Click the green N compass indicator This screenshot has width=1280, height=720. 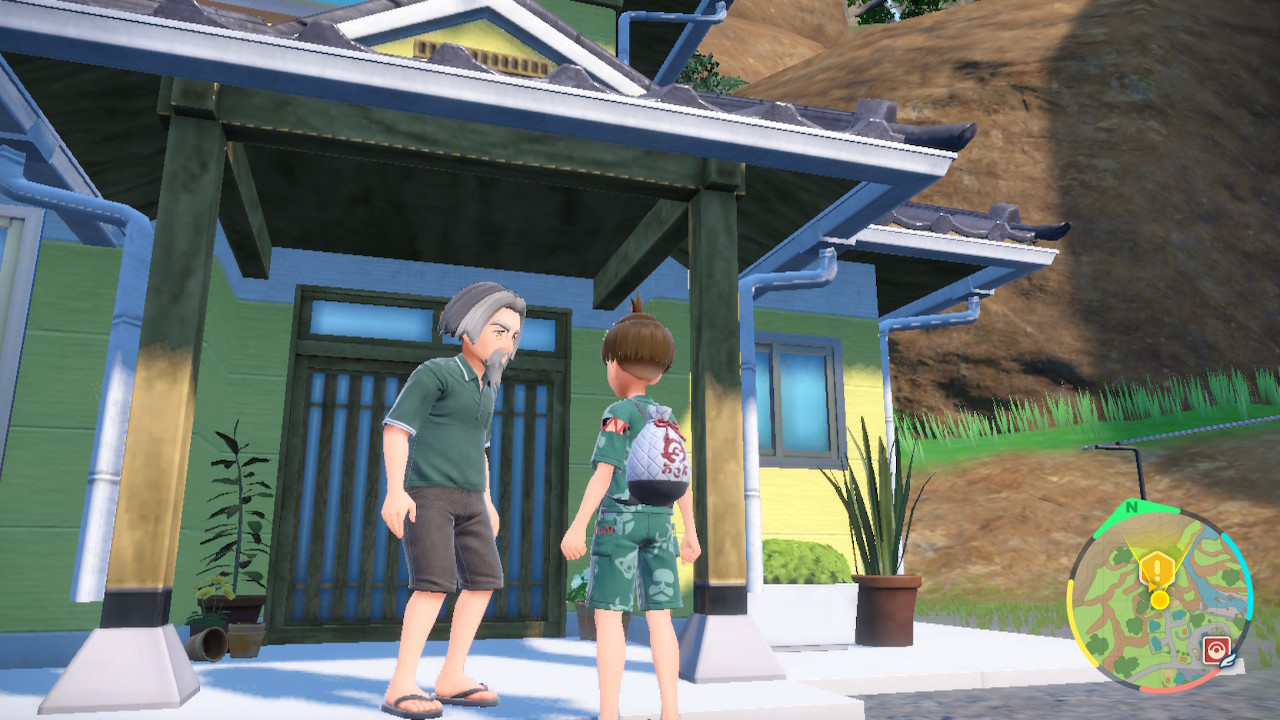pos(1132,507)
